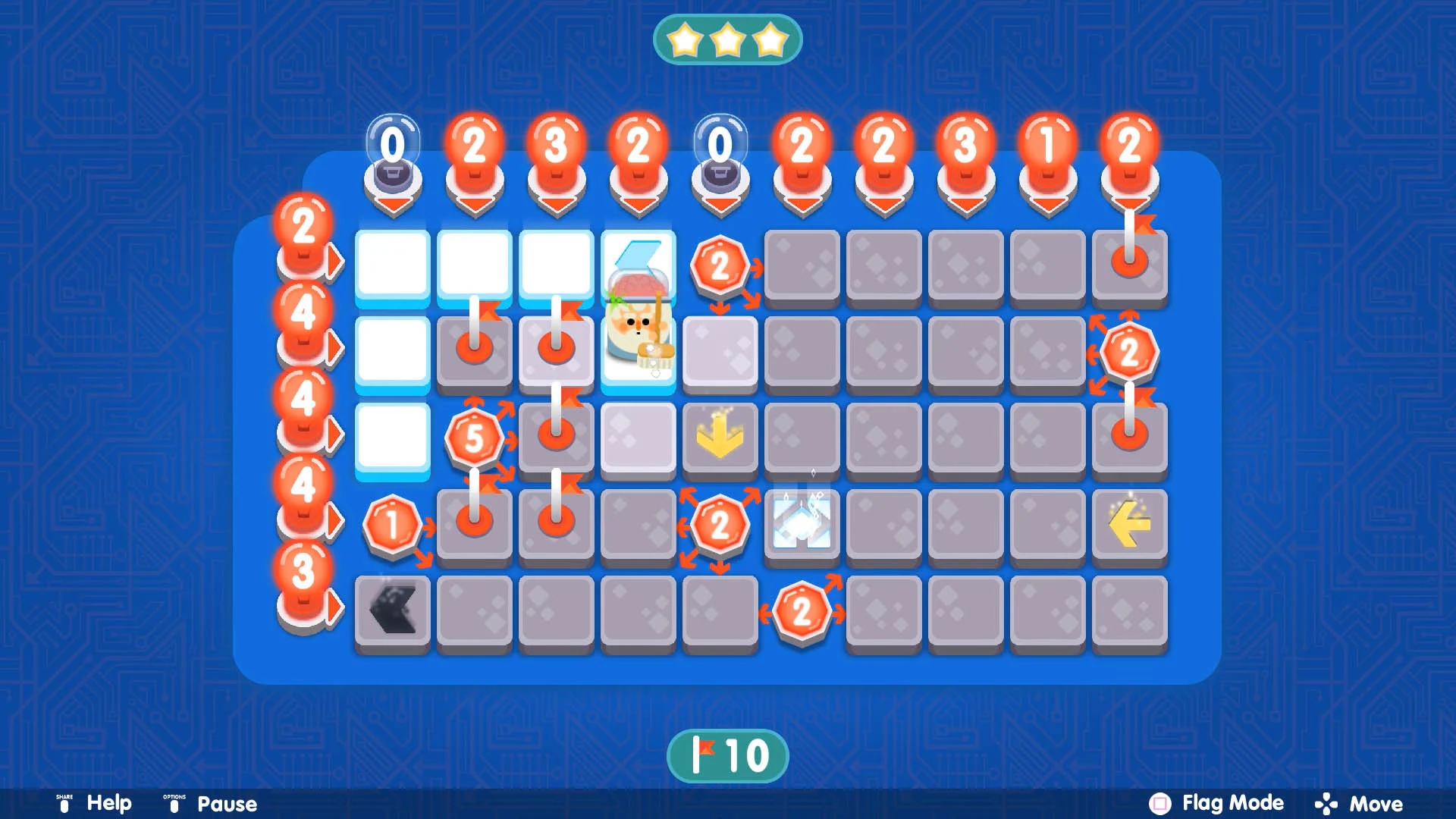The width and height of the screenshot is (1456, 819).
Task: Select the yellow down arrow tile
Action: pos(720,438)
